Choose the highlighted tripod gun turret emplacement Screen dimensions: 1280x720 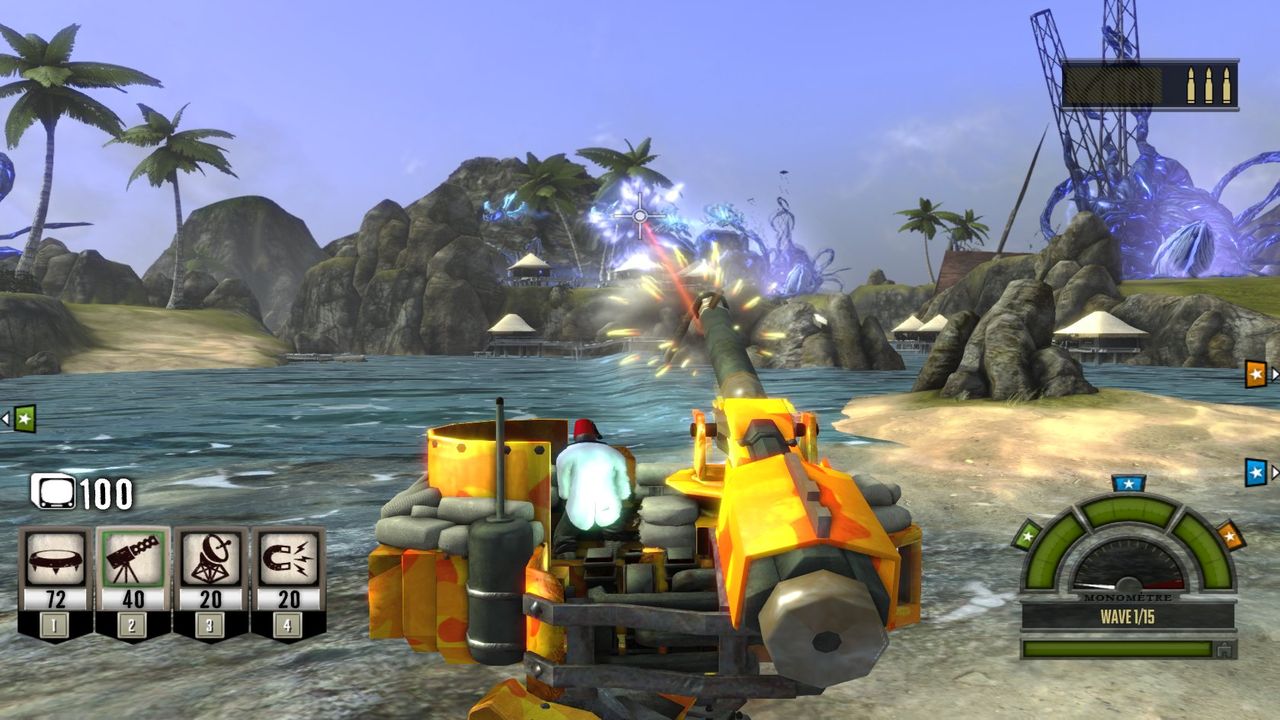[x=133, y=560]
